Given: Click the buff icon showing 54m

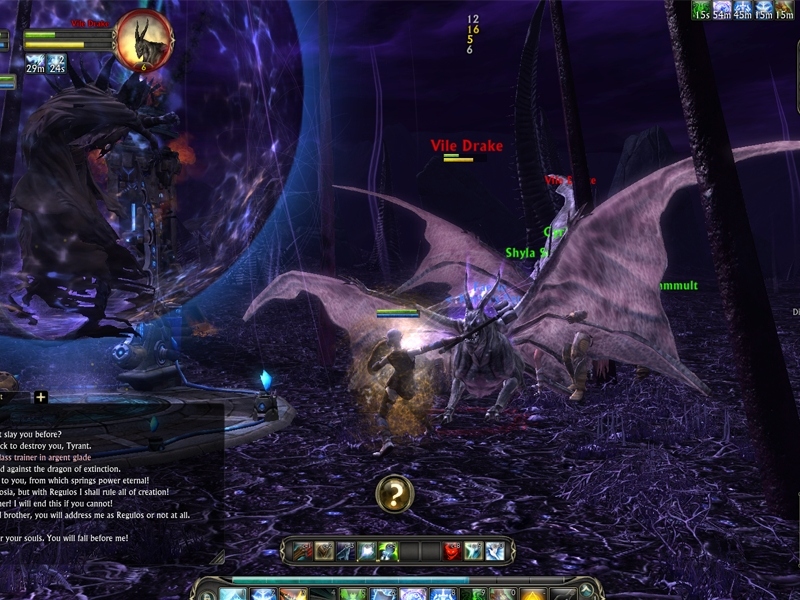Looking at the screenshot, I should pyautogui.click(x=721, y=9).
